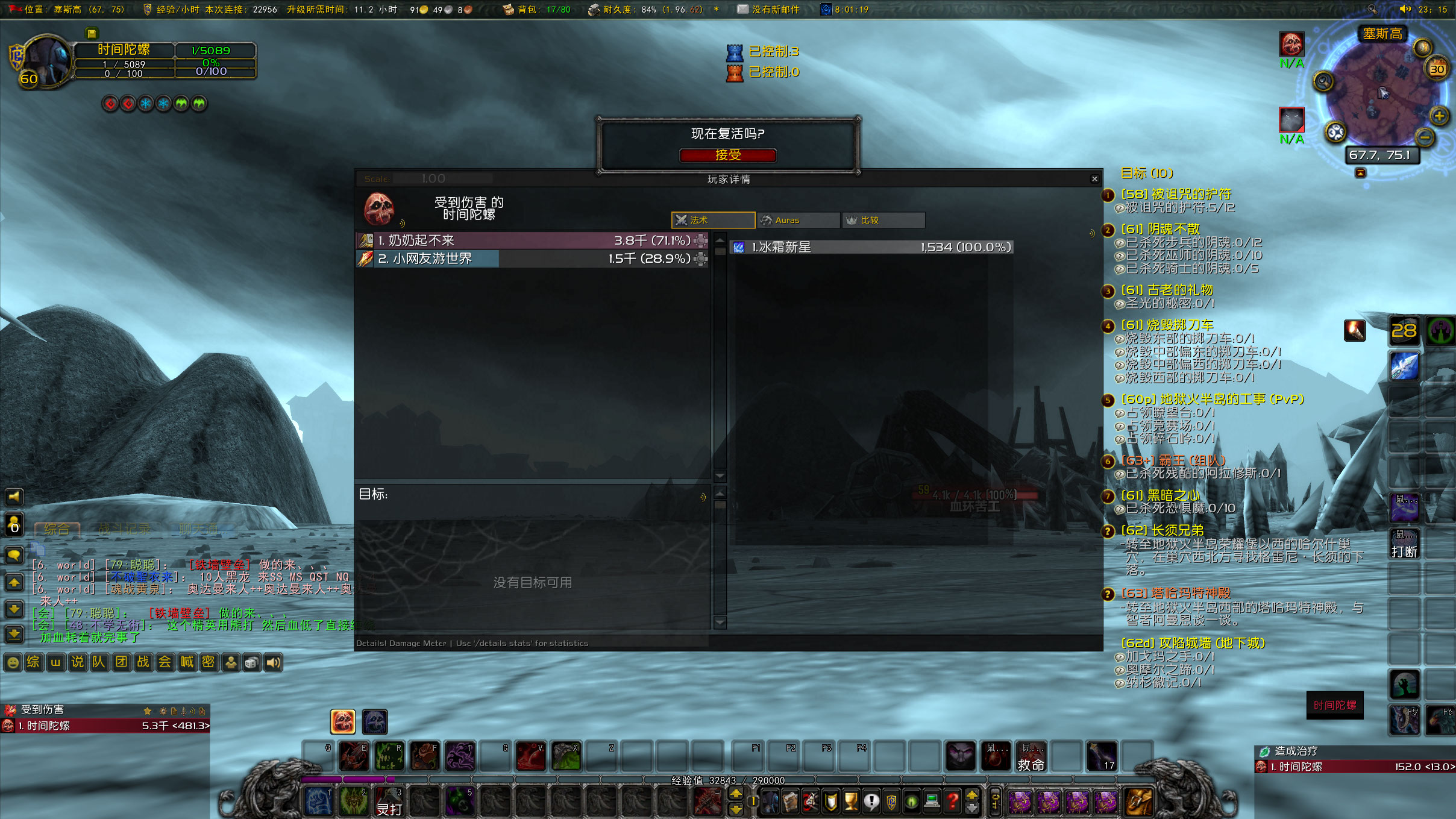Viewport: 1456px width, 819px height.
Task: Click the dice roll icon in chat bar
Action: 252,662
